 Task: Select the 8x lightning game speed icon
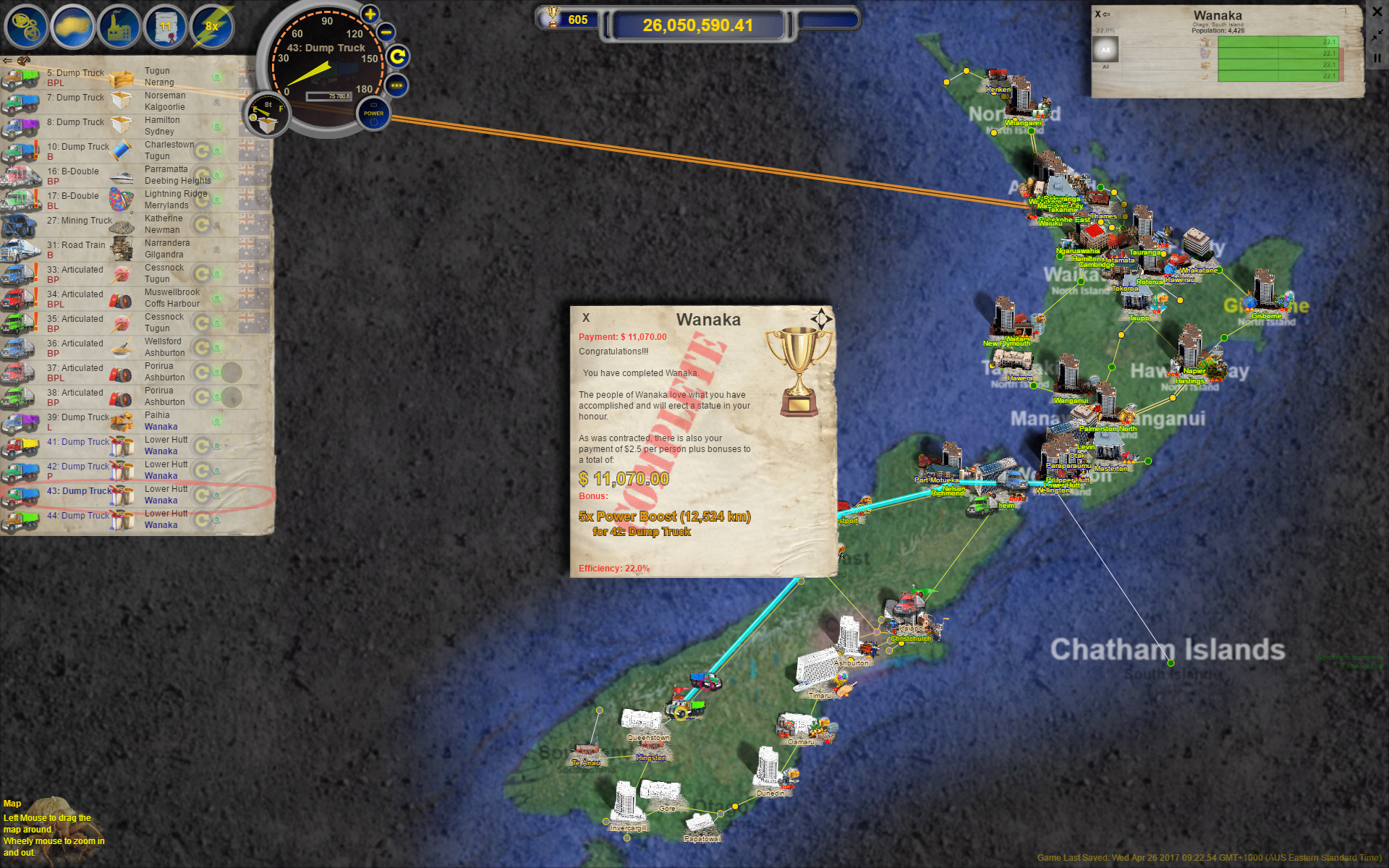click(211, 27)
